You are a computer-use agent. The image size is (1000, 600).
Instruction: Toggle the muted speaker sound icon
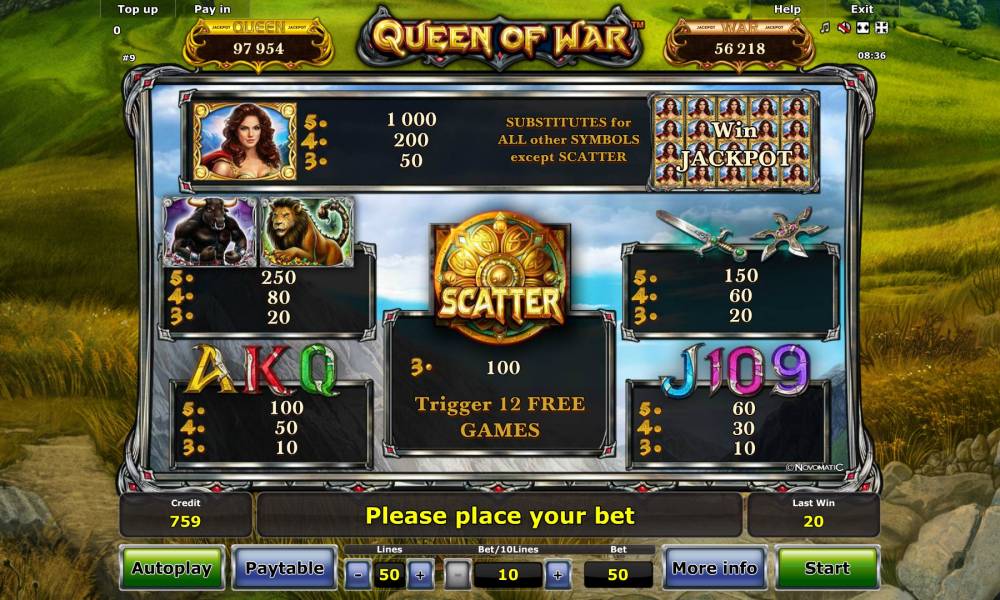pos(843,27)
